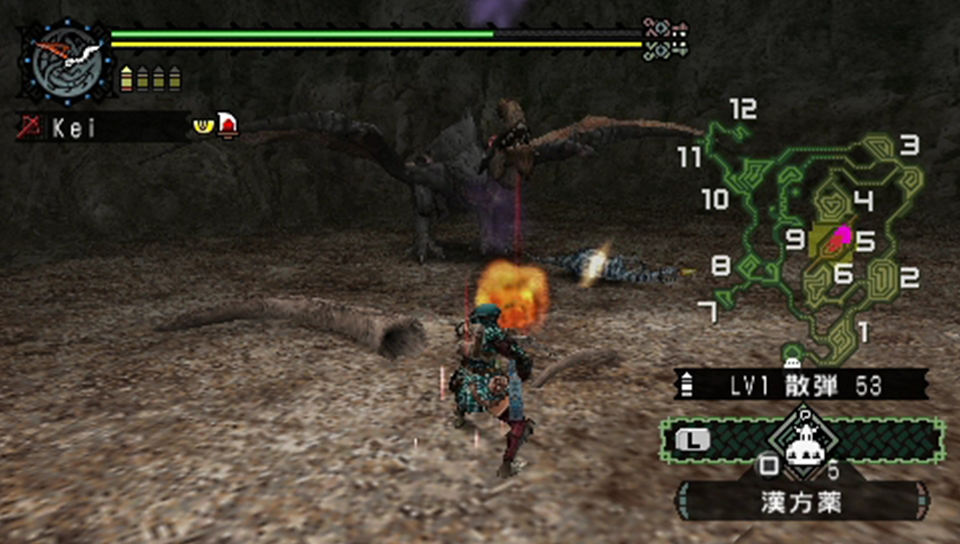
Task: Select the LV1 散弾 ammo bar
Action: point(800,385)
